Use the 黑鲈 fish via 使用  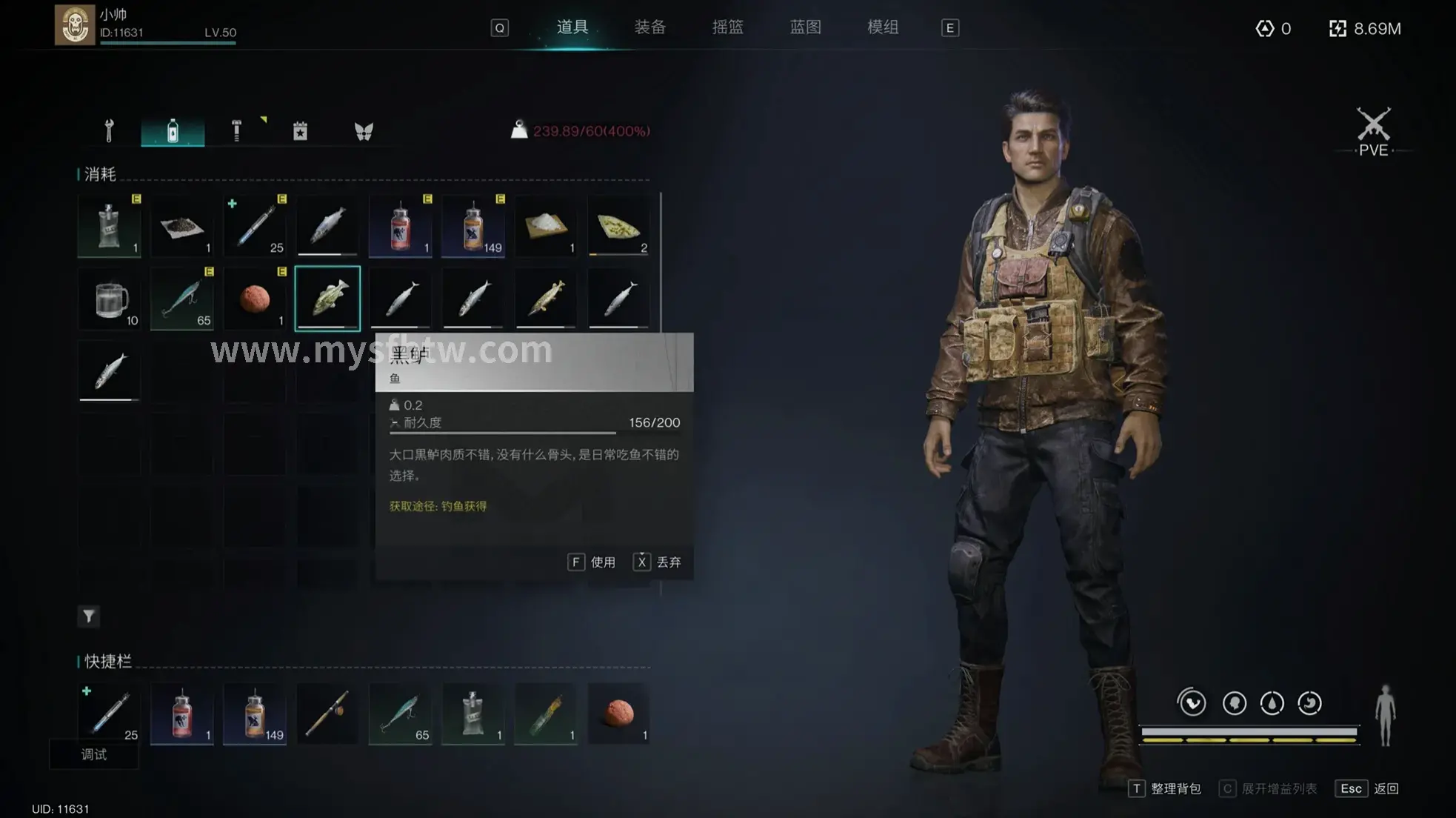[592, 562]
